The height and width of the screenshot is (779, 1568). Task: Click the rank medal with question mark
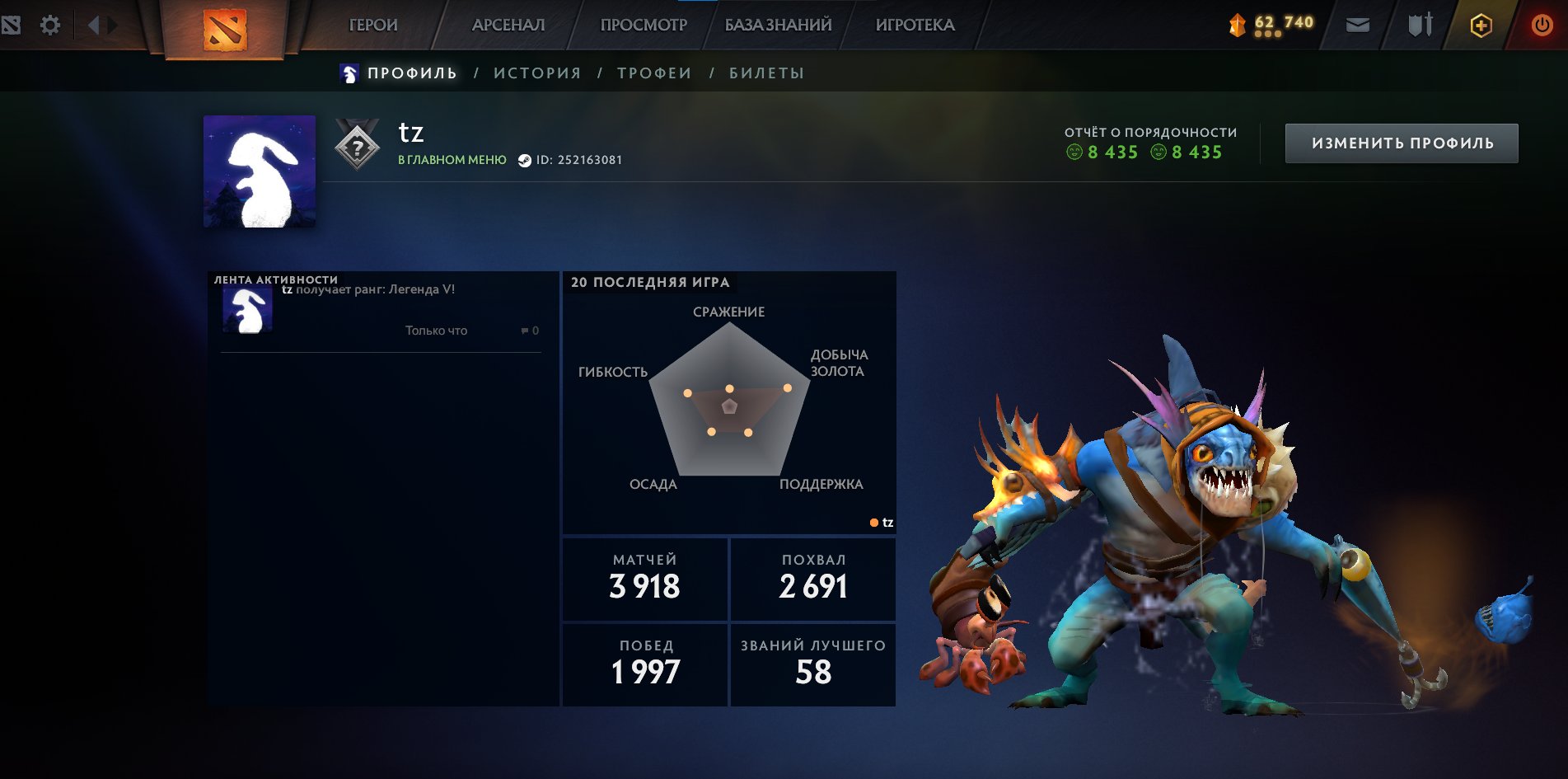coord(355,145)
